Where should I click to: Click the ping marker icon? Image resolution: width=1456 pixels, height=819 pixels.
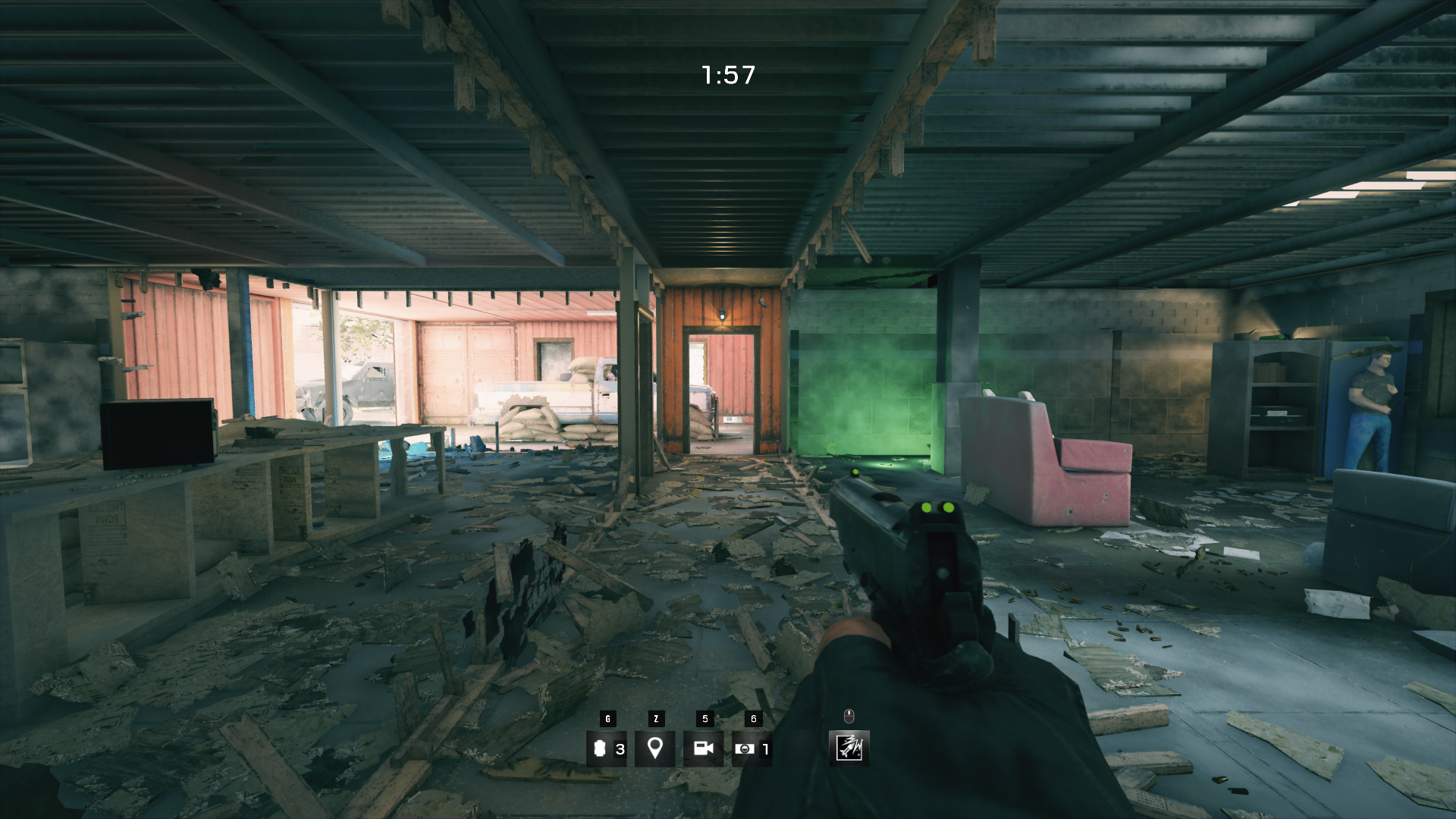pos(655,748)
